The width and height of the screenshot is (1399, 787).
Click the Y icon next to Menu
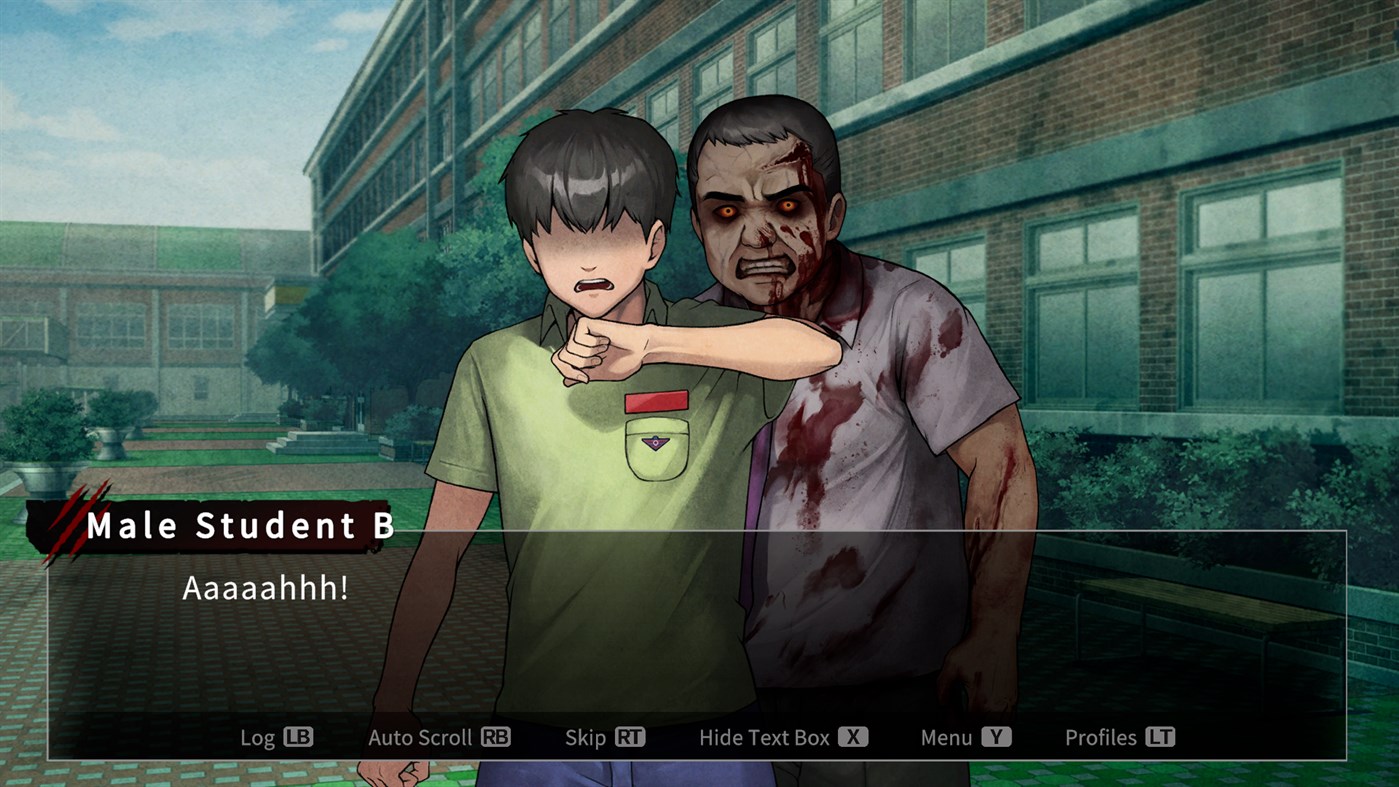pos(998,737)
